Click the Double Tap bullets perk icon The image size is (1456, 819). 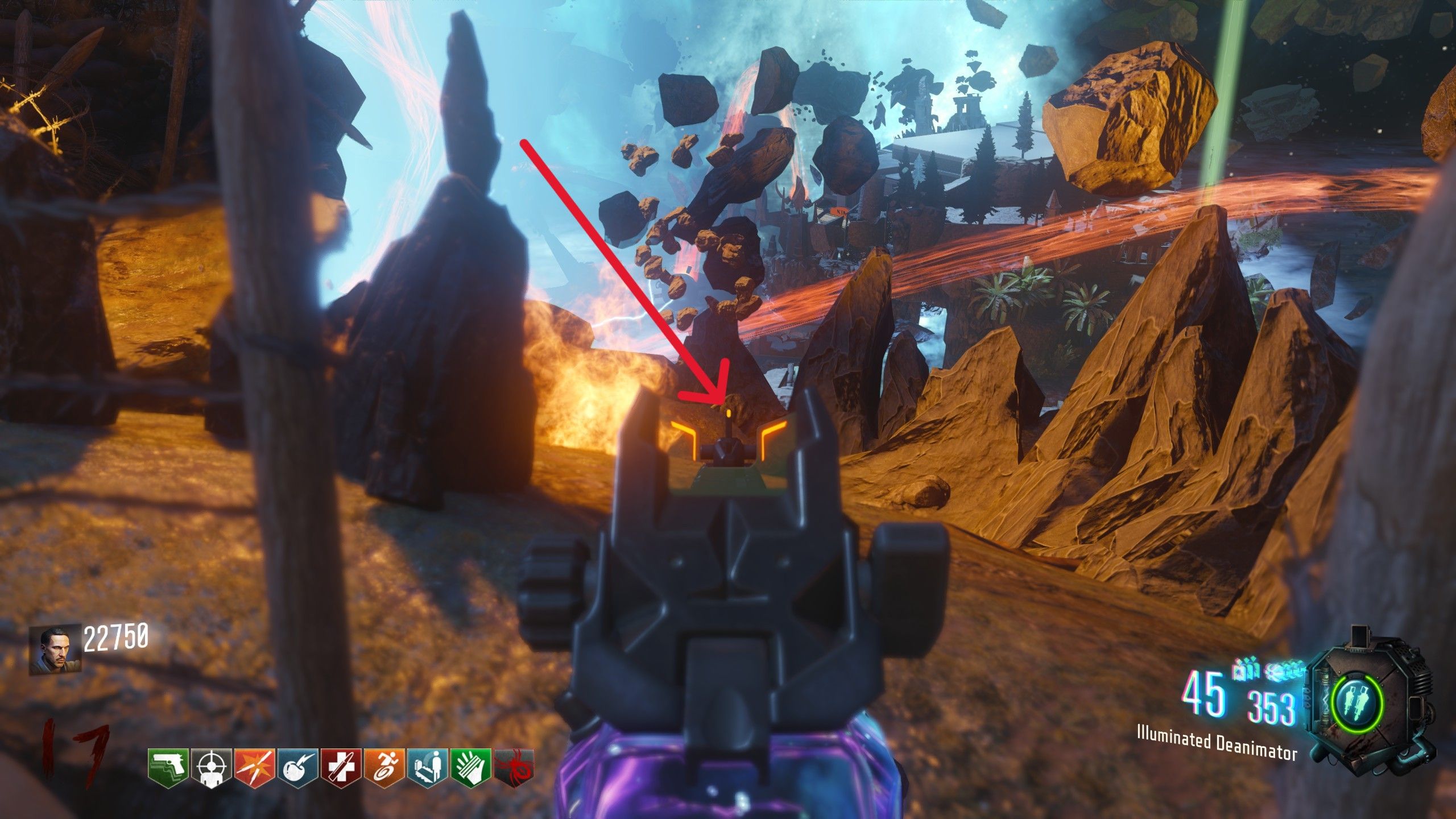point(255,768)
